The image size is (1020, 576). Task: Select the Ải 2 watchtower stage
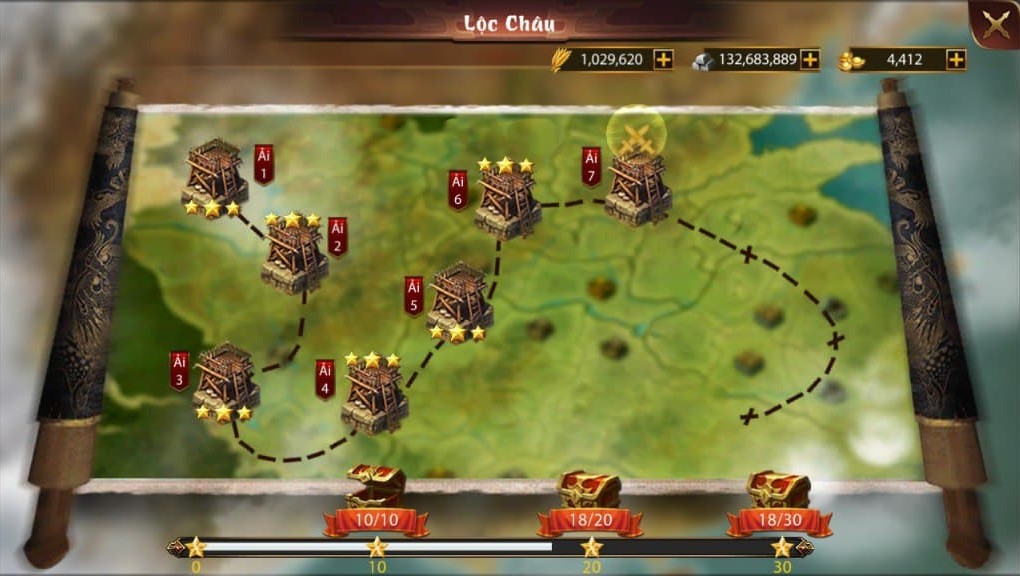pyautogui.click(x=294, y=256)
